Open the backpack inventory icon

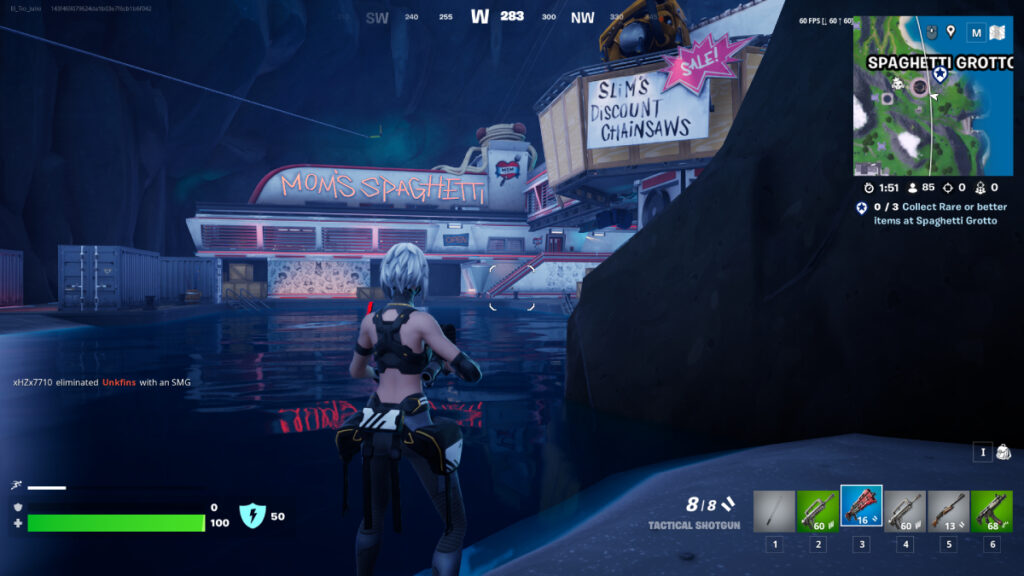1002,453
